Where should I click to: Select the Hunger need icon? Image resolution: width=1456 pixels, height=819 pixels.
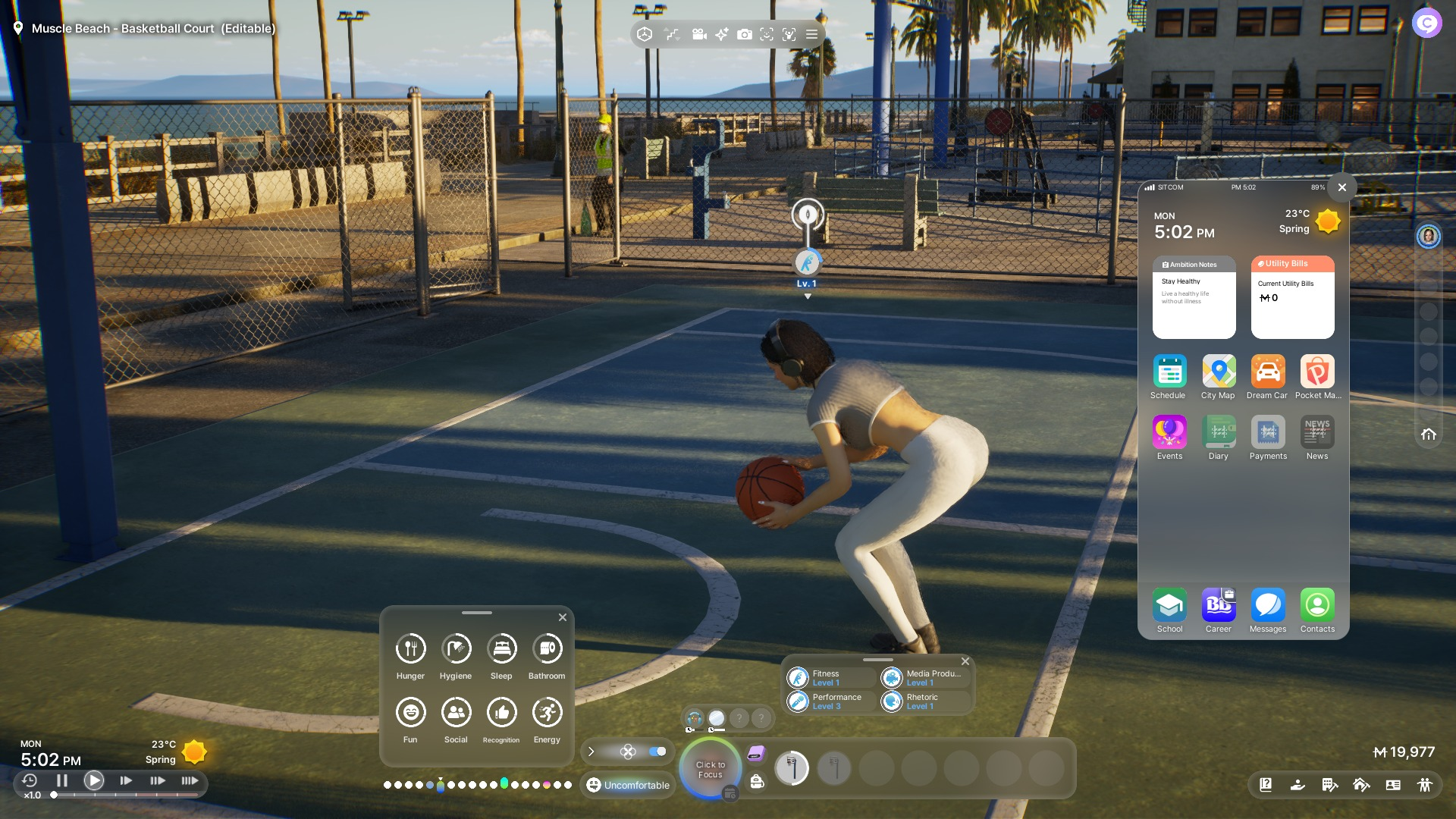411,649
